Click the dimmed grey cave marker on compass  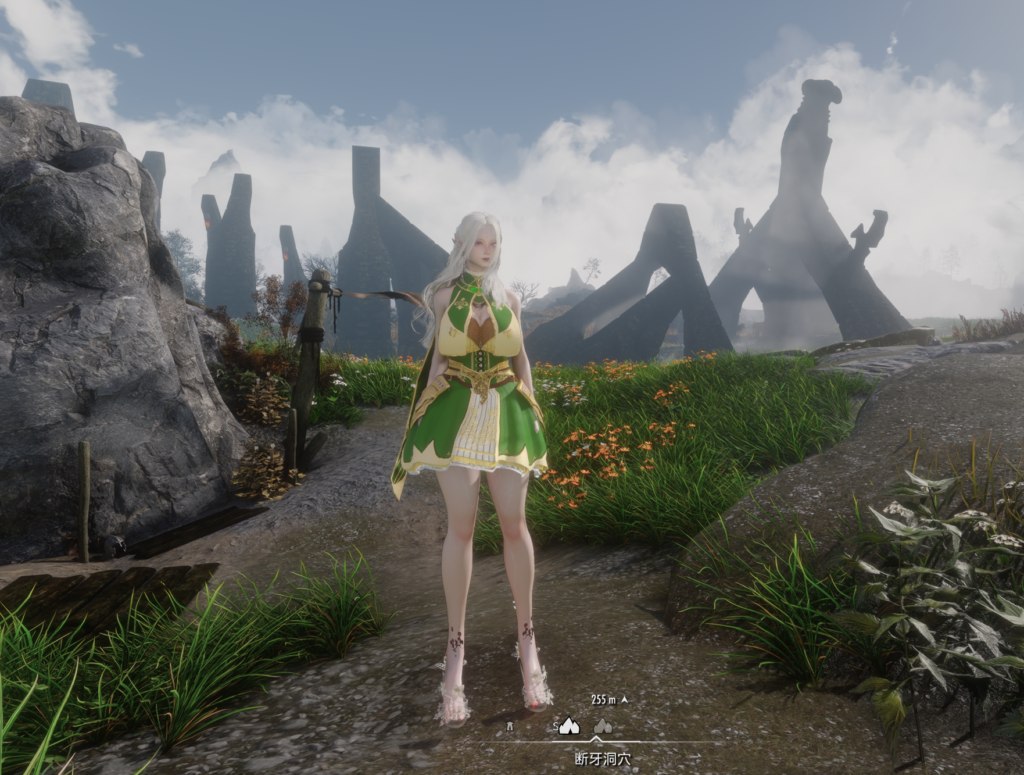(x=603, y=727)
